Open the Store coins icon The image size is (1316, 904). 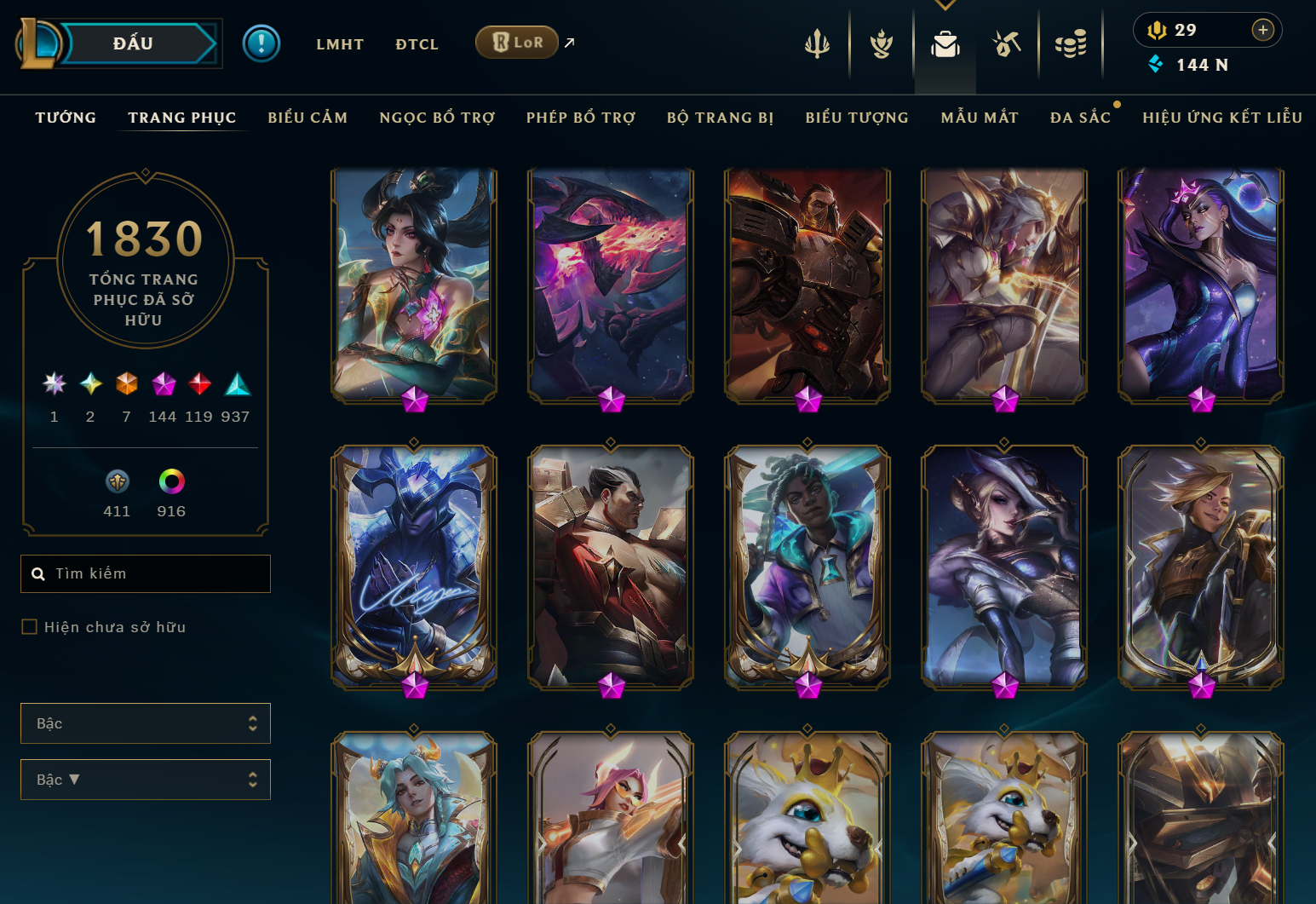[x=1071, y=43]
